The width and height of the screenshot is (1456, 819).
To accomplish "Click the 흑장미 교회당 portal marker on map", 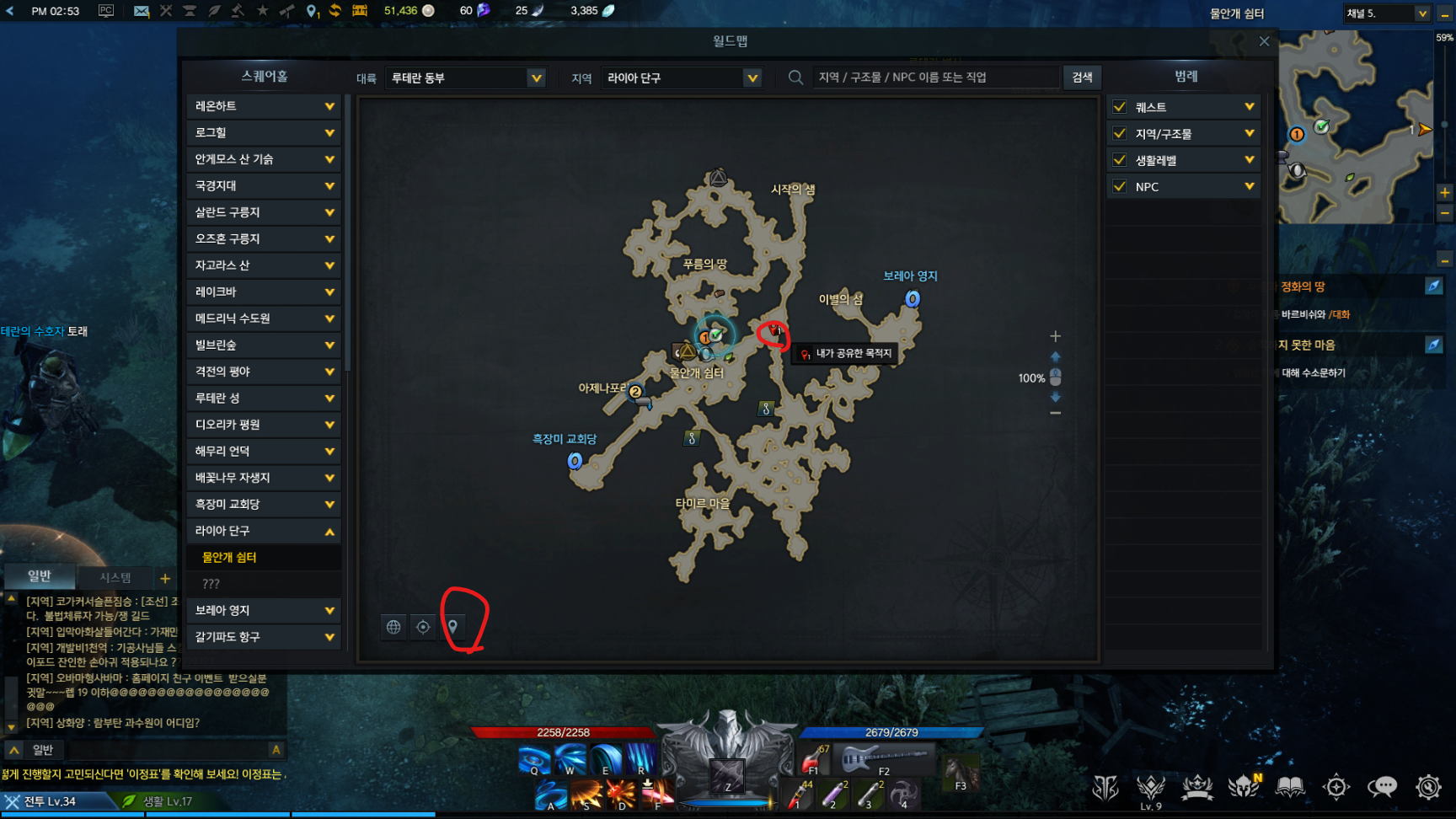I will point(575,461).
